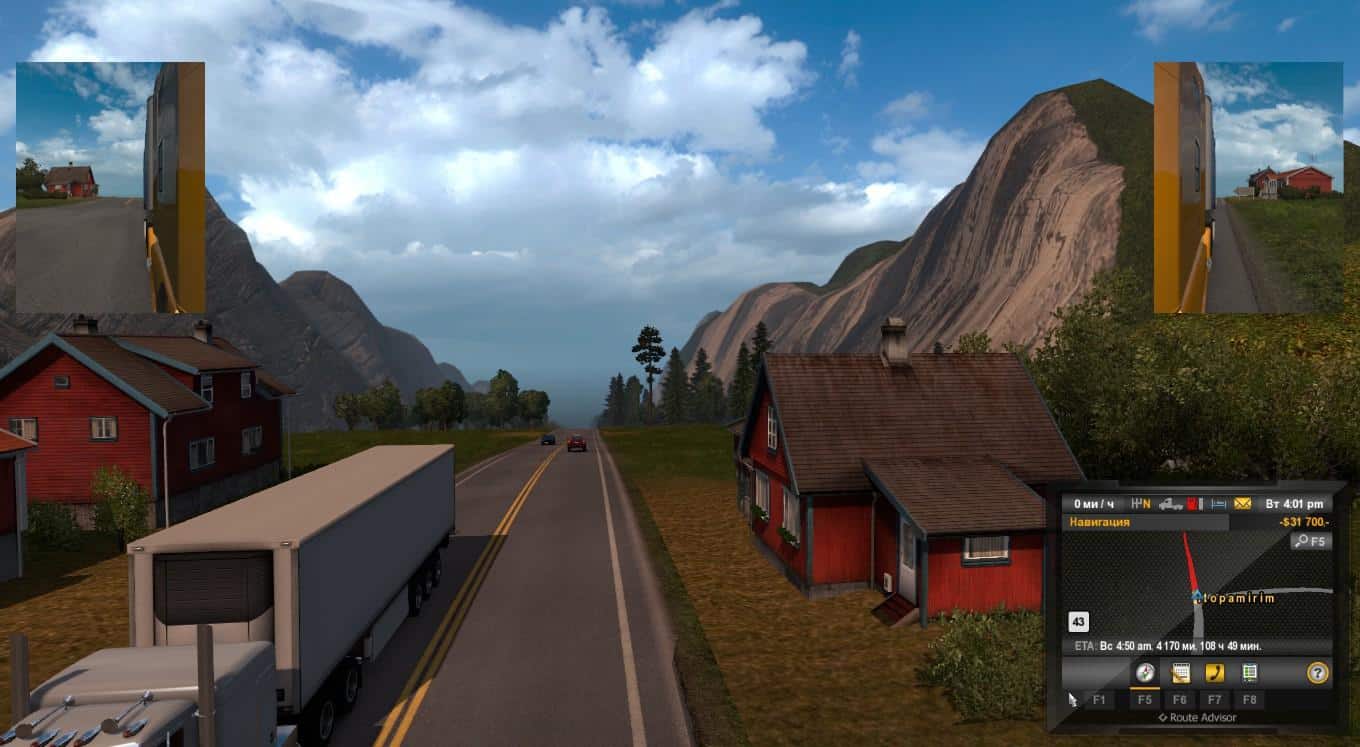Open the yellow phone assistance tab

(1215, 673)
